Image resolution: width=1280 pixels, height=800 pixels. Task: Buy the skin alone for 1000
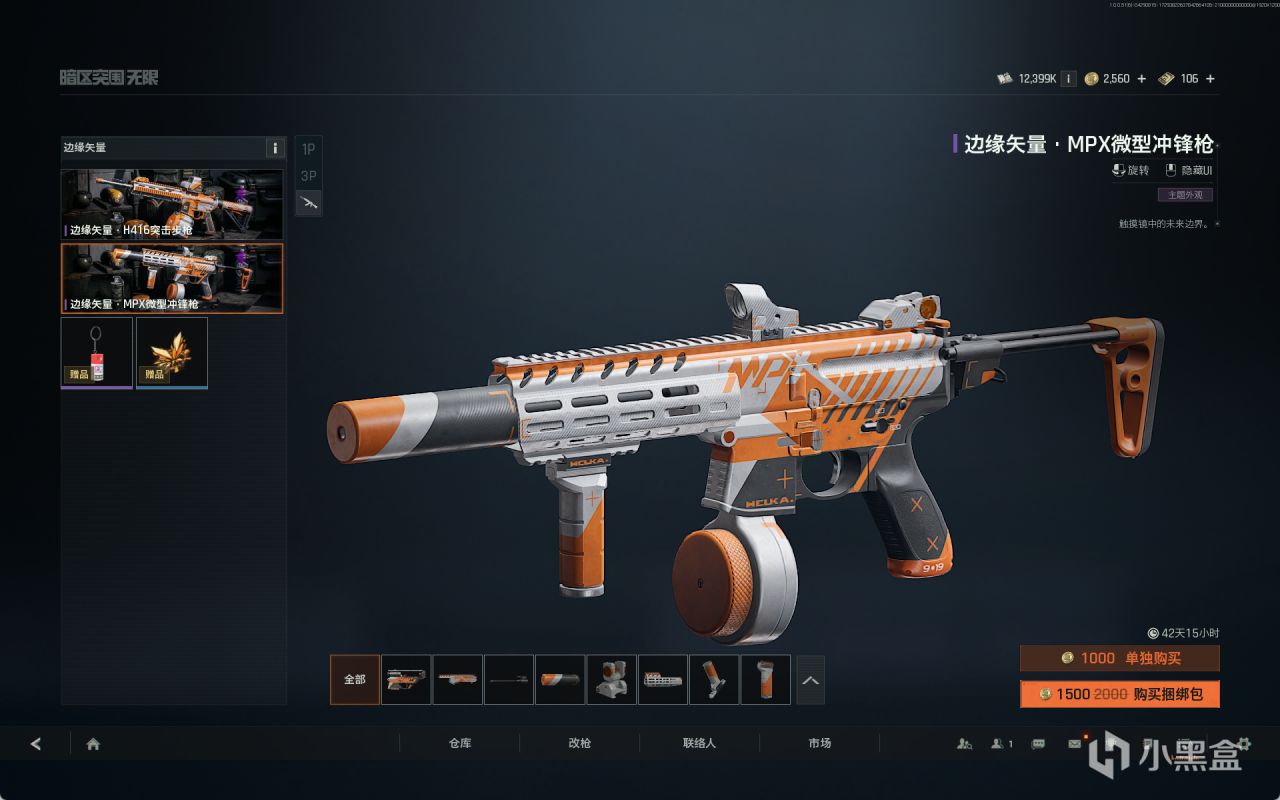[1119, 658]
